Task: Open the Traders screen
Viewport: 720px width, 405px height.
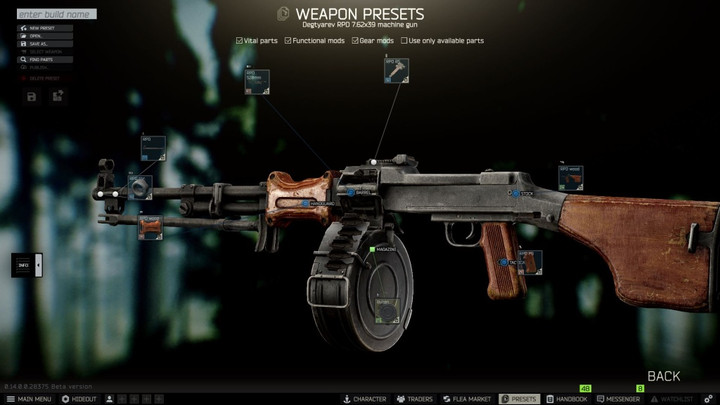Action: [x=415, y=399]
